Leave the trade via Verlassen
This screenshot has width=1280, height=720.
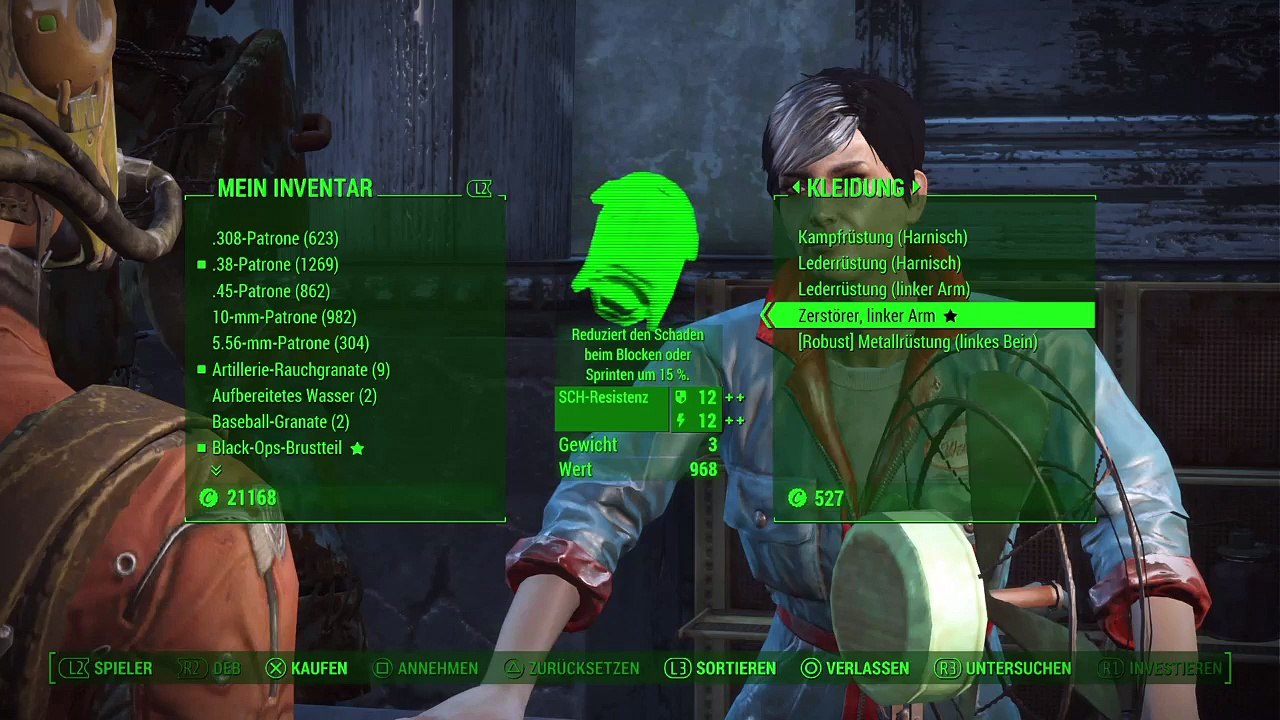856,668
